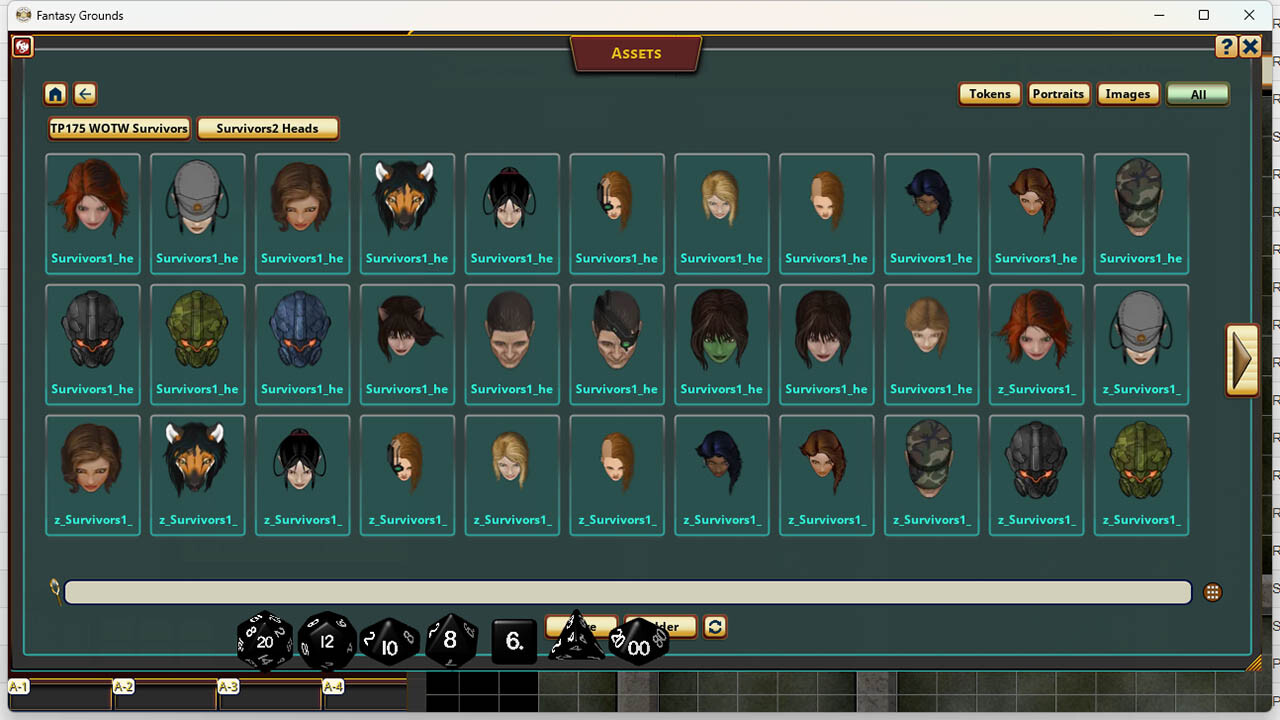Roll the d12 die
The width and height of the screenshot is (1280, 720).
(327, 641)
